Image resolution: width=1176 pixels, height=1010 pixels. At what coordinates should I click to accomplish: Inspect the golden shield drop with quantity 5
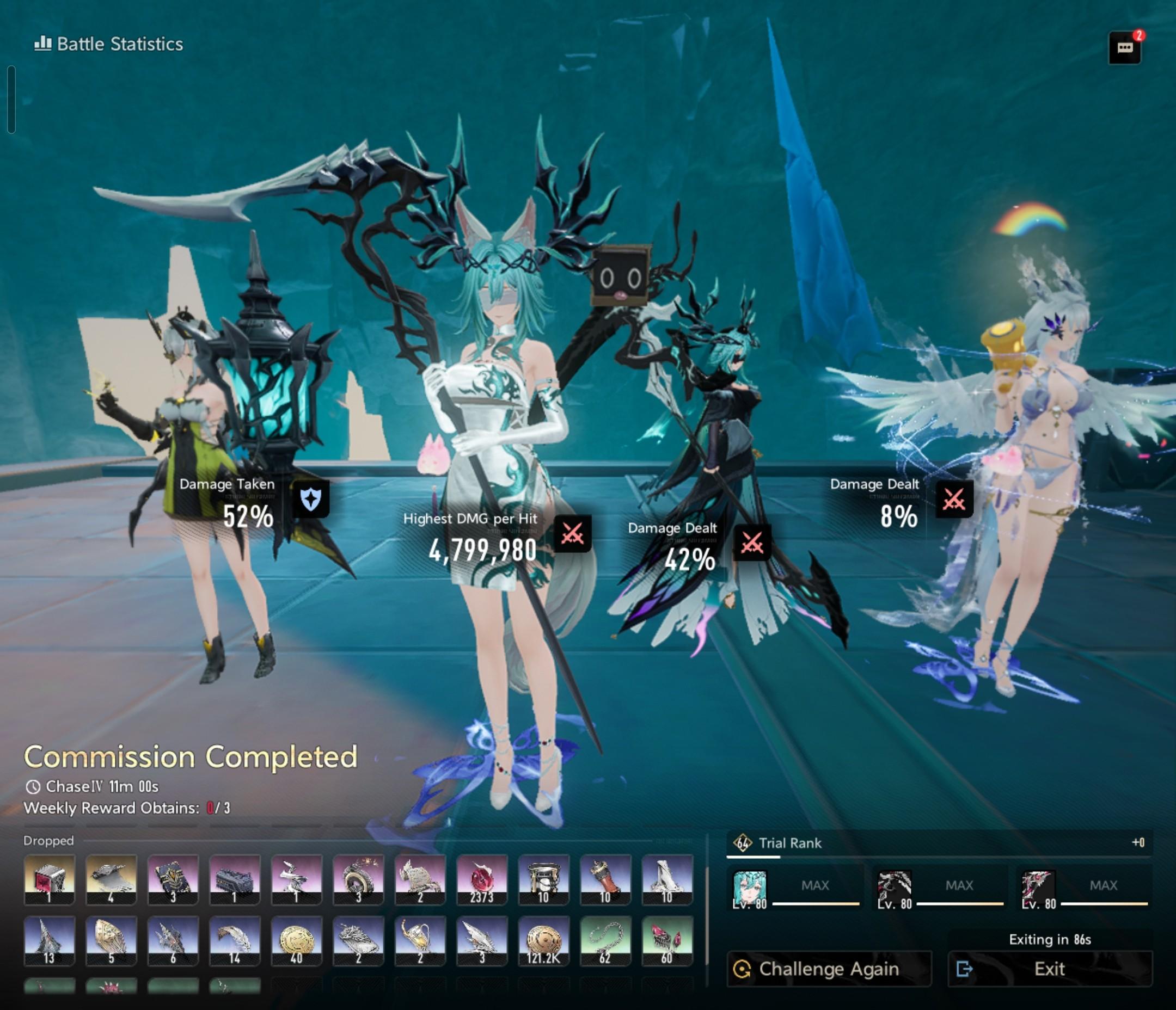point(111,940)
